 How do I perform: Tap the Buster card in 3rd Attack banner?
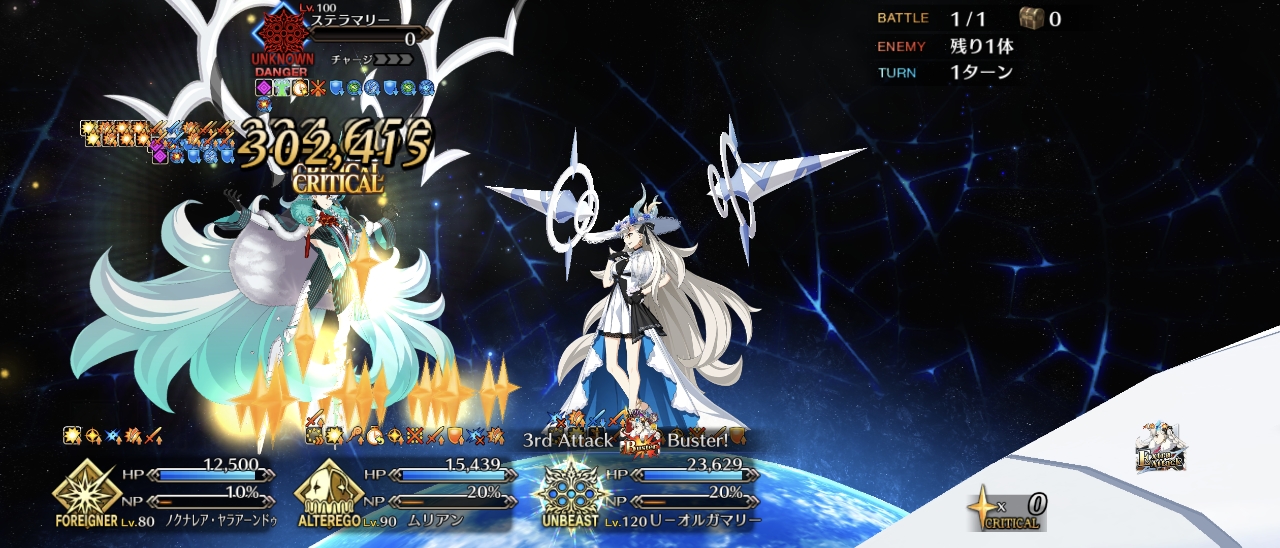(640, 440)
